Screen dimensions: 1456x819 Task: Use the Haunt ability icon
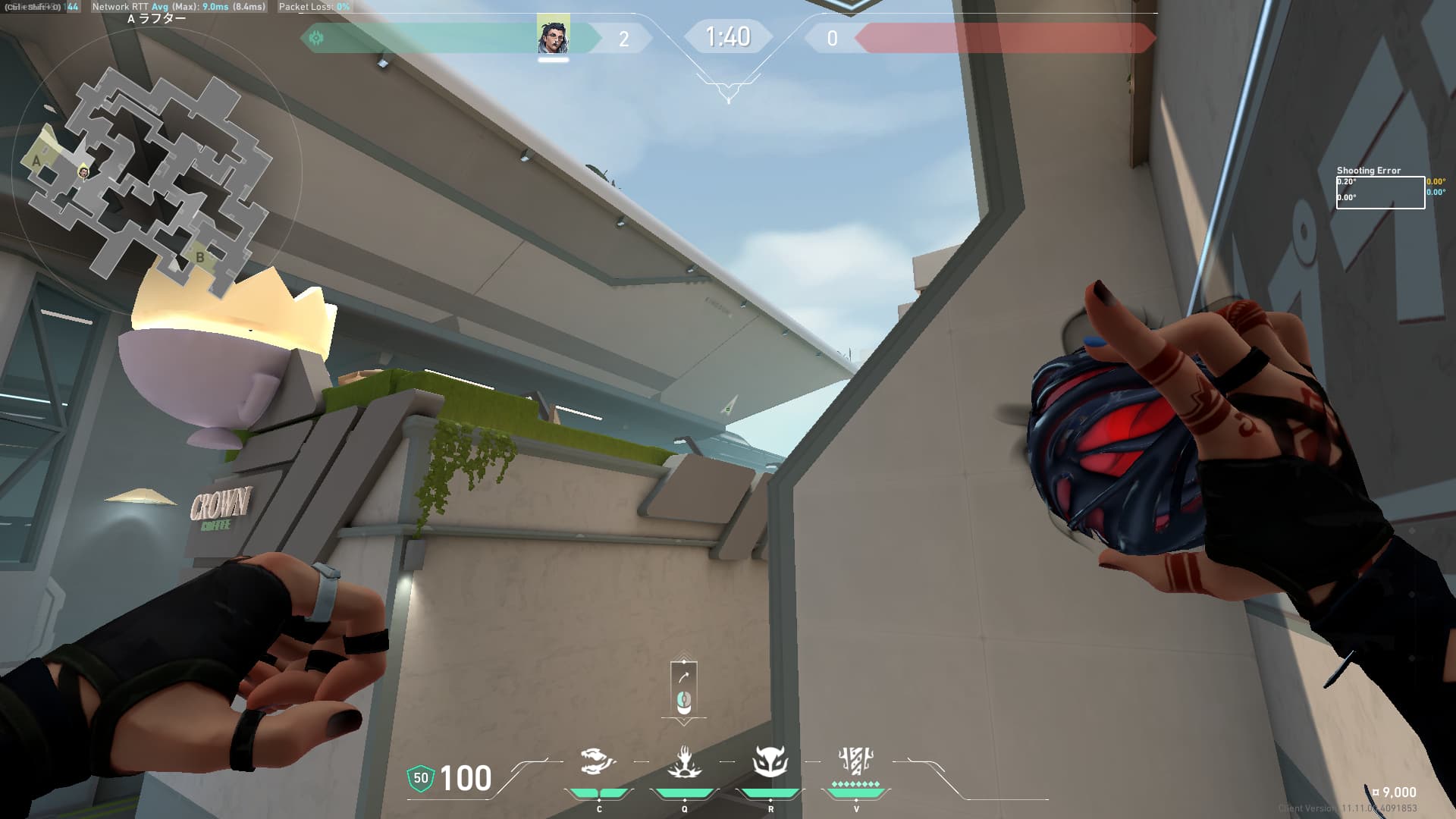click(x=770, y=761)
